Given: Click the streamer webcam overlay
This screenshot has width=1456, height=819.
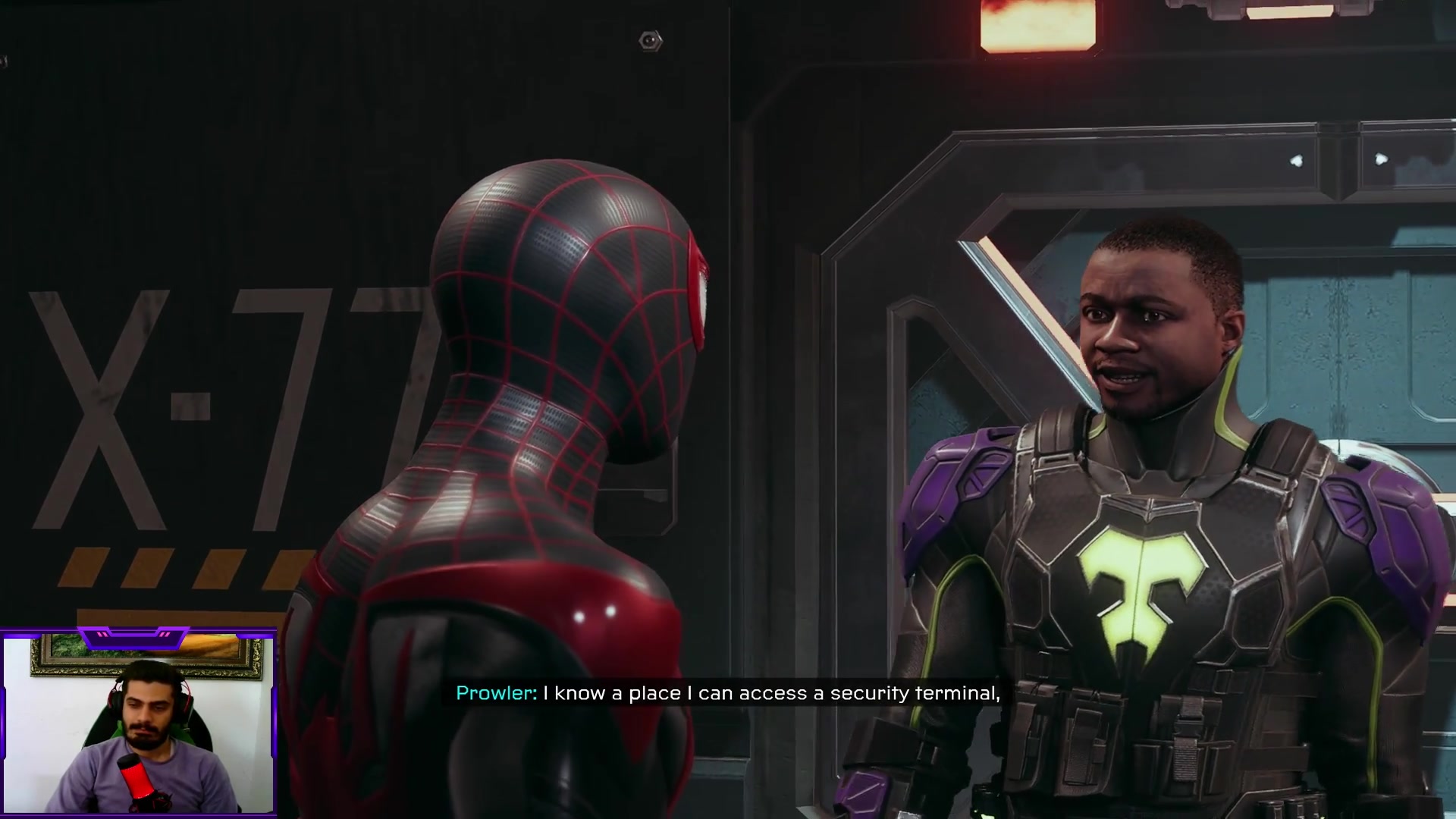Looking at the screenshot, I should tap(138, 724).
